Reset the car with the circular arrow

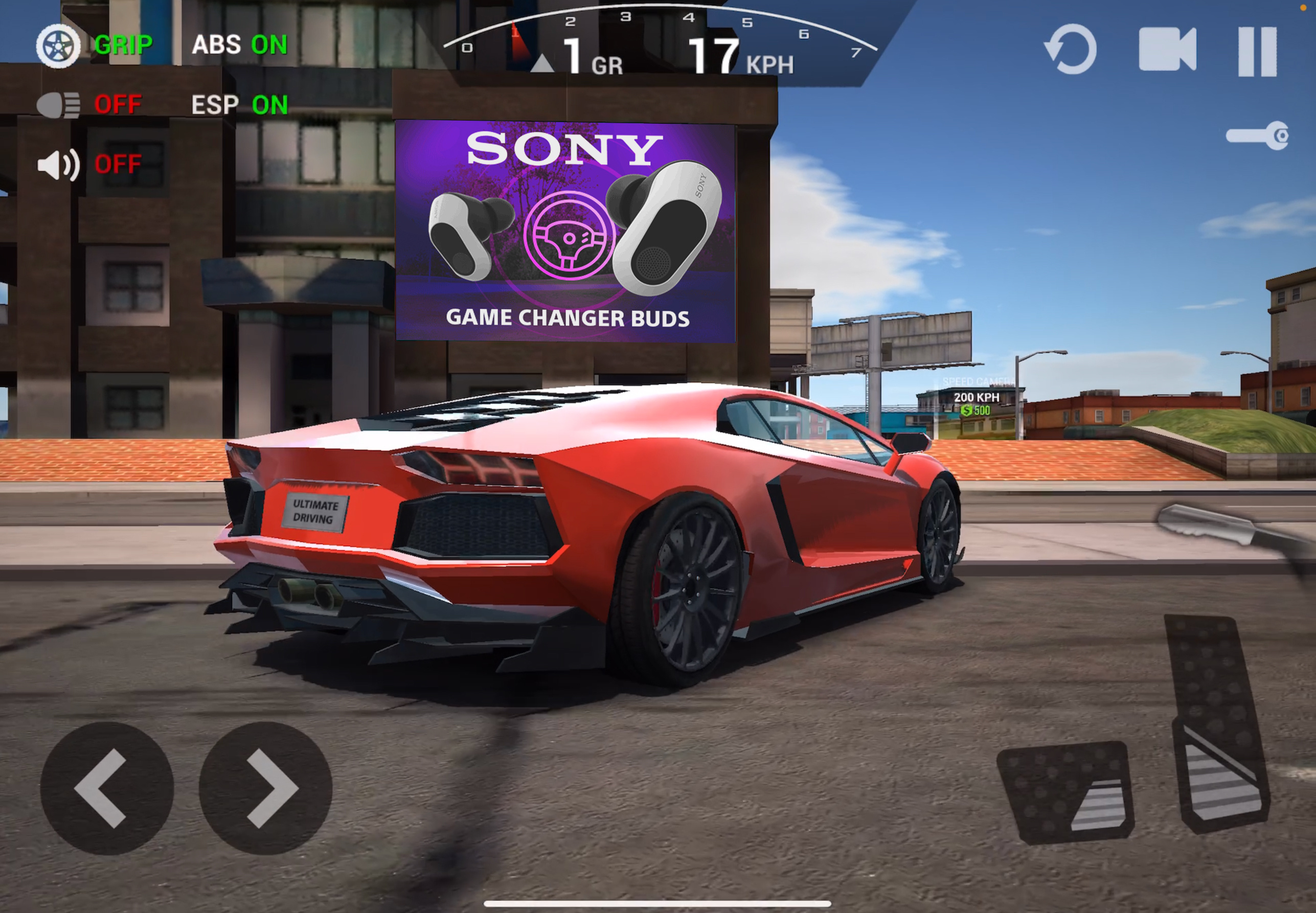1071,50
